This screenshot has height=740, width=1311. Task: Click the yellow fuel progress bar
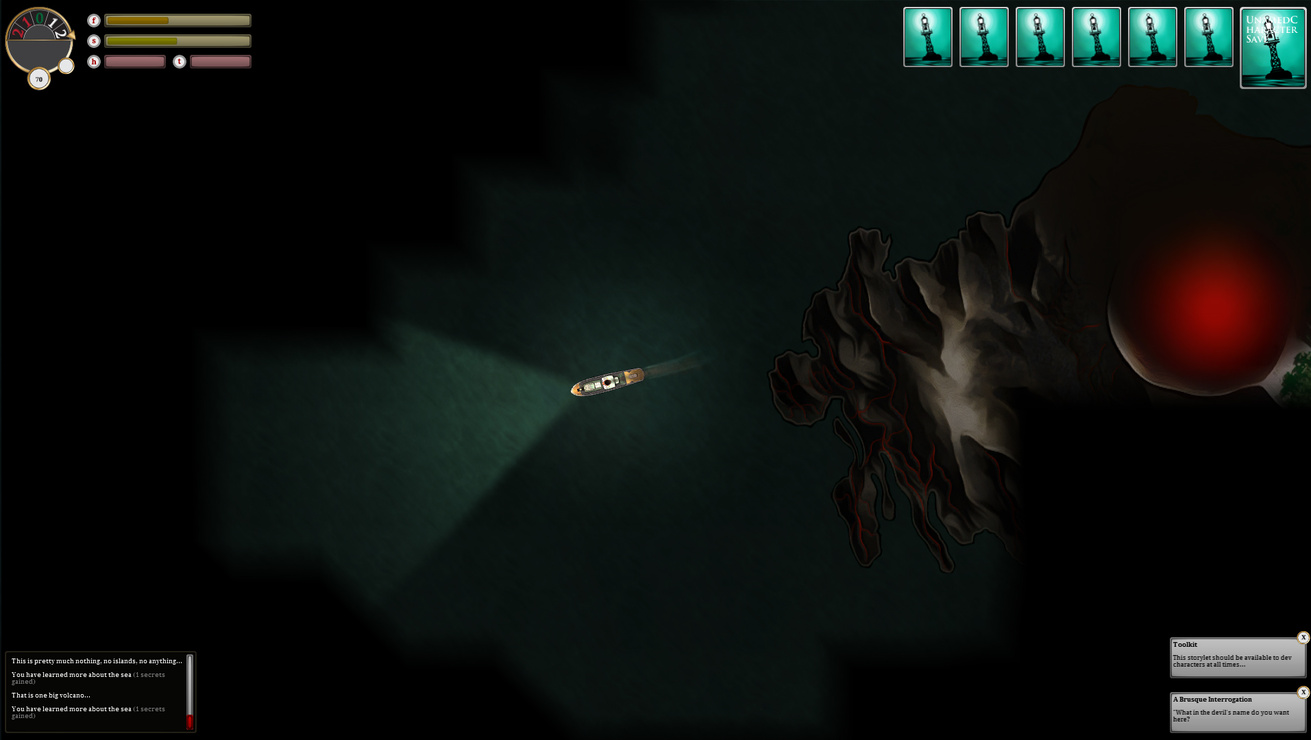click(x=137, y=20)
